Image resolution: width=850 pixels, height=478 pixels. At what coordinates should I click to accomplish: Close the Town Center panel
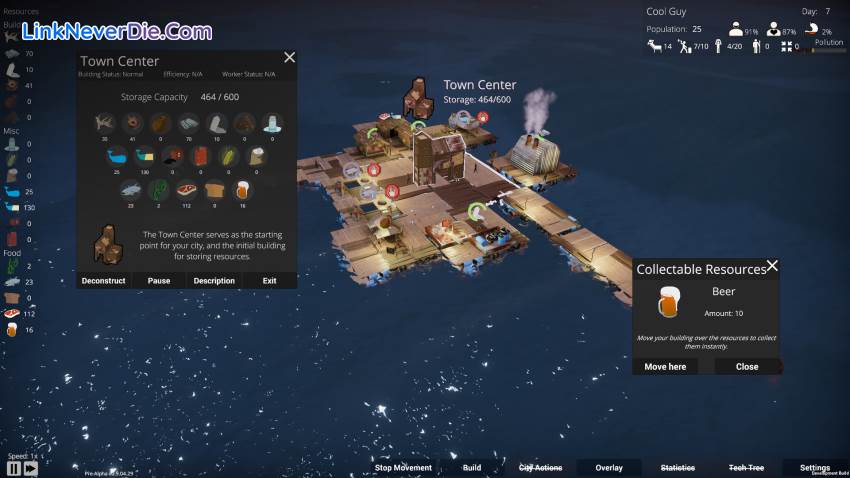pos(290,58)
